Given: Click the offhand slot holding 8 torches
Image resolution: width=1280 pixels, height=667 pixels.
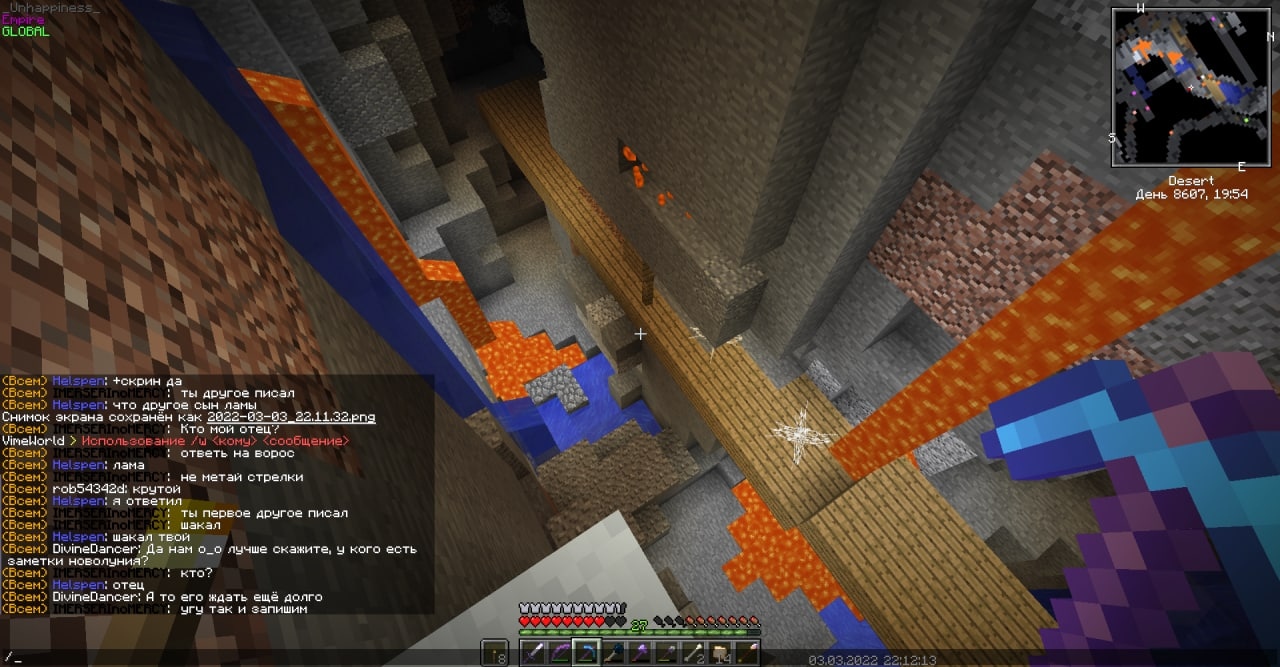Looking at the screenshot, I should (x=495, y=652).
